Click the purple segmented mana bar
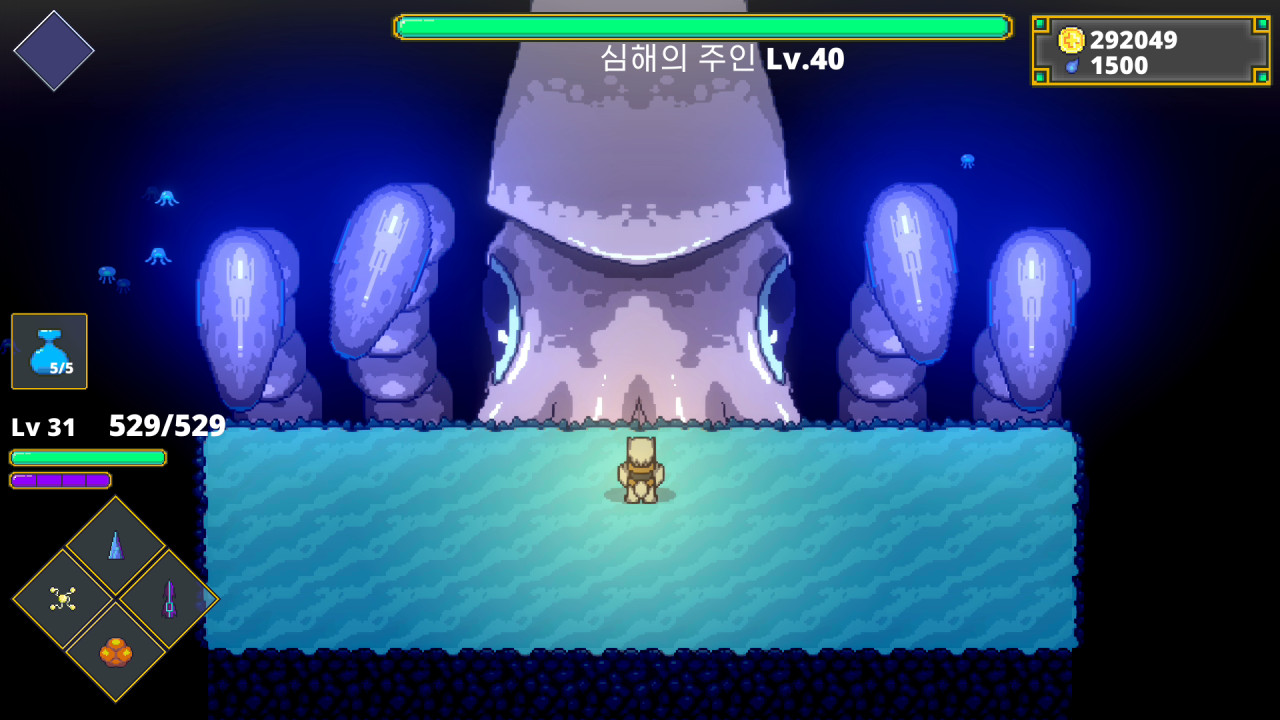This screenshot has height=720, width=1280. (x=62, y=481)
